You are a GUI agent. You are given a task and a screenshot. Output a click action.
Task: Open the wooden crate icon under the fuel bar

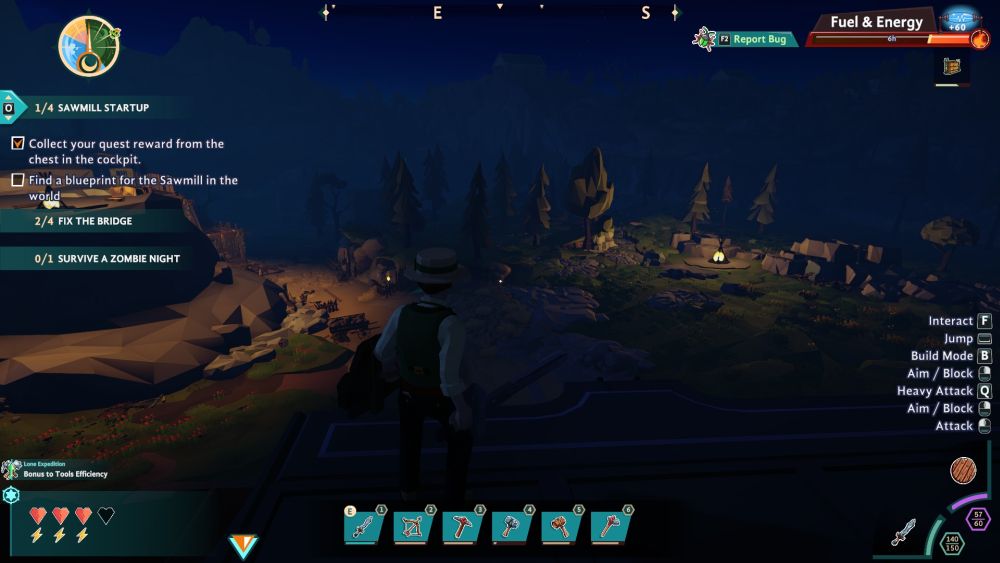953,67
